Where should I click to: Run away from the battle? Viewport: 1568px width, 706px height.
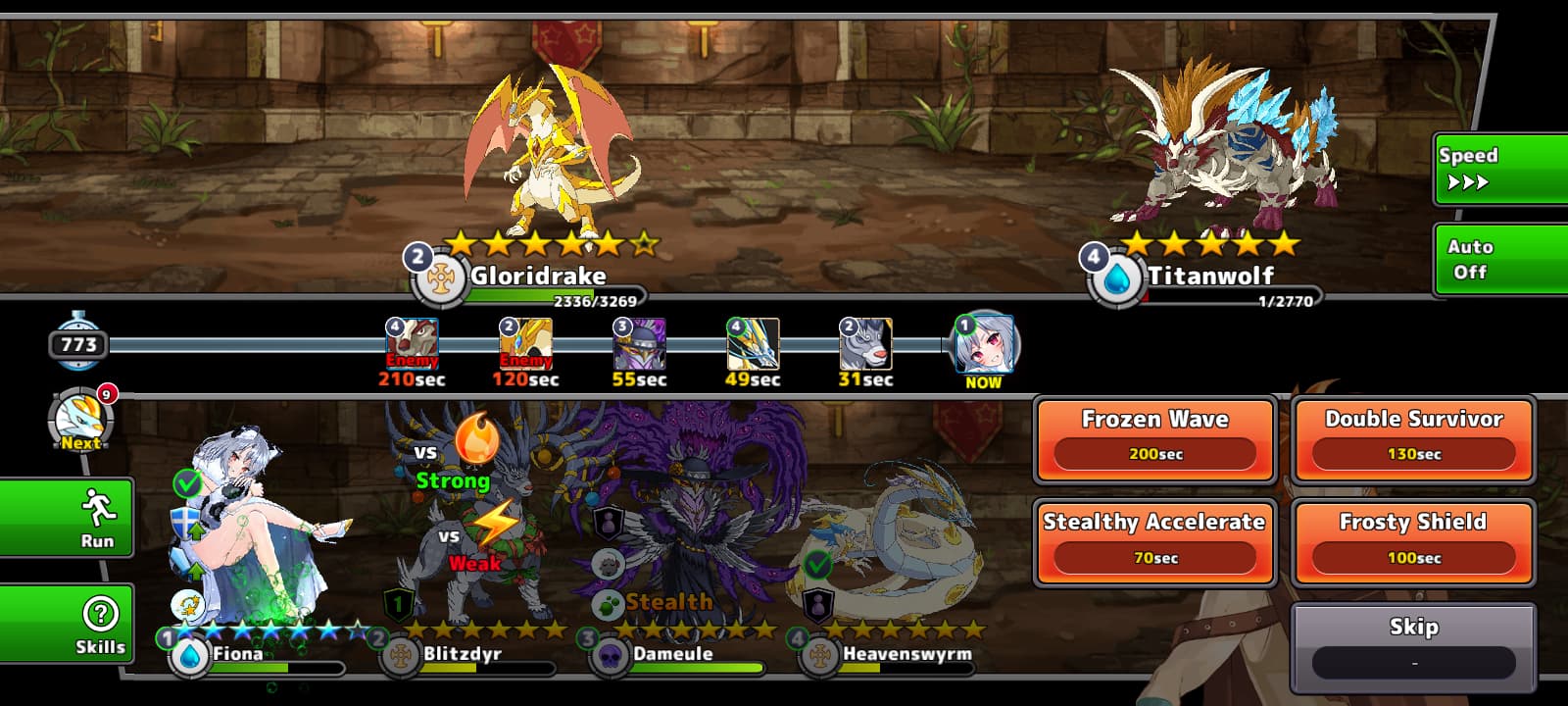(x=67, y=517)
